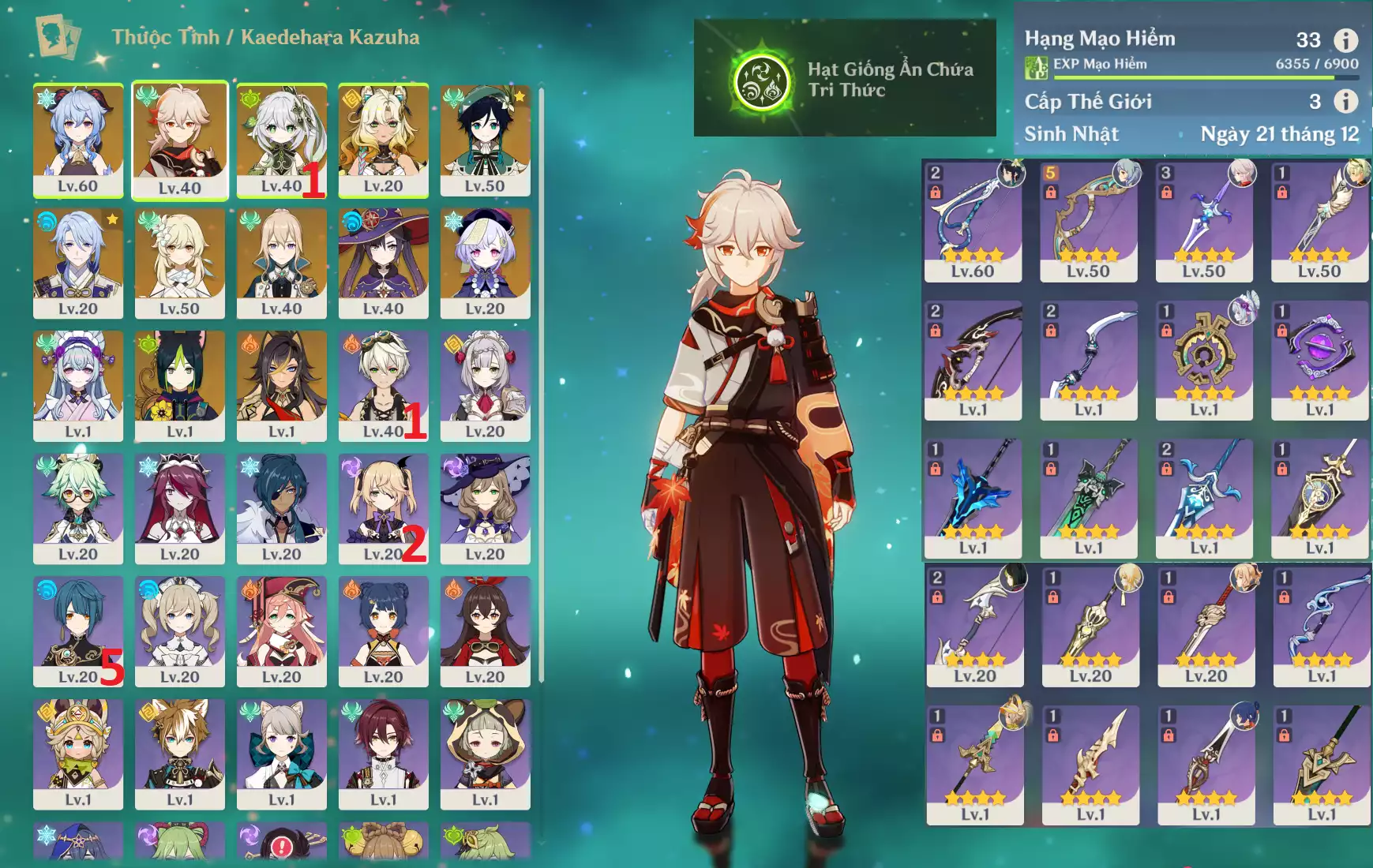Show Adventure Rank info icon details
This screenshot has height=868, width=1373.
coord(1345,39)
